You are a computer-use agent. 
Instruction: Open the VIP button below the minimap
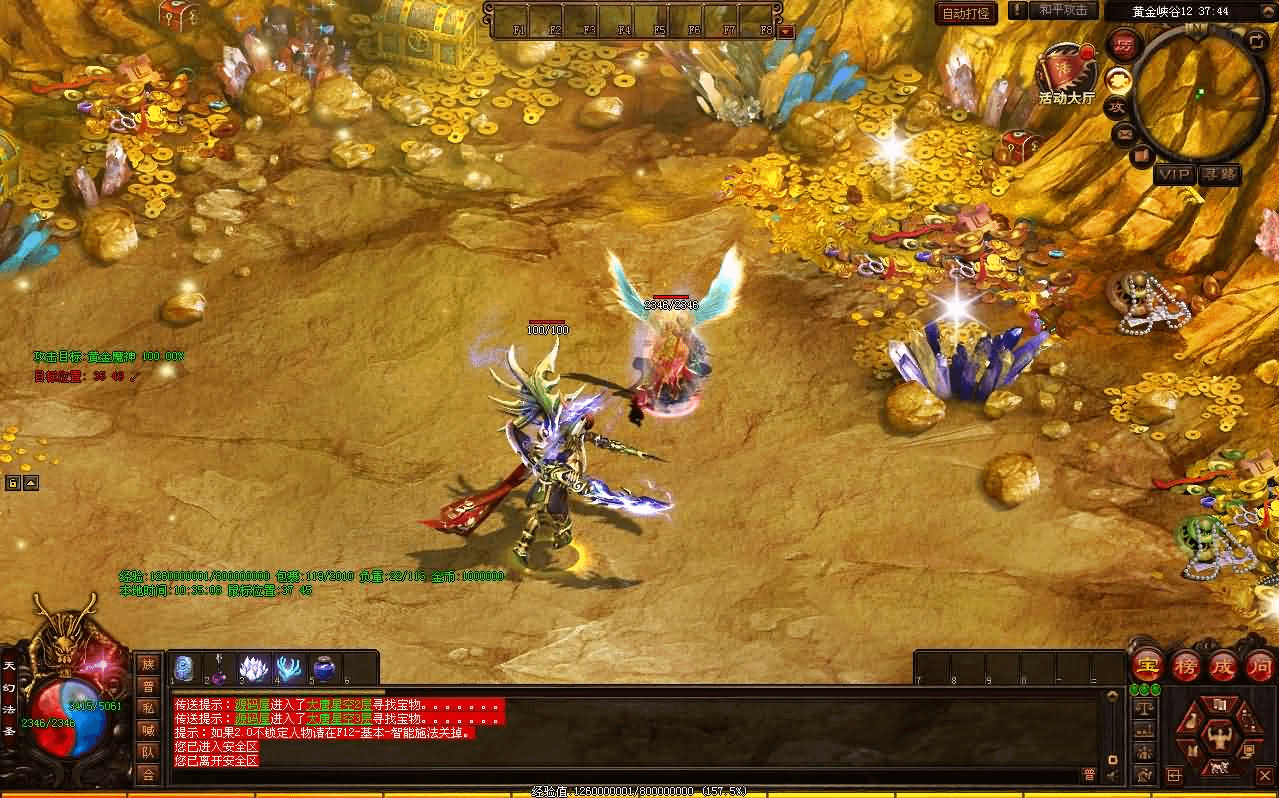1175,175
